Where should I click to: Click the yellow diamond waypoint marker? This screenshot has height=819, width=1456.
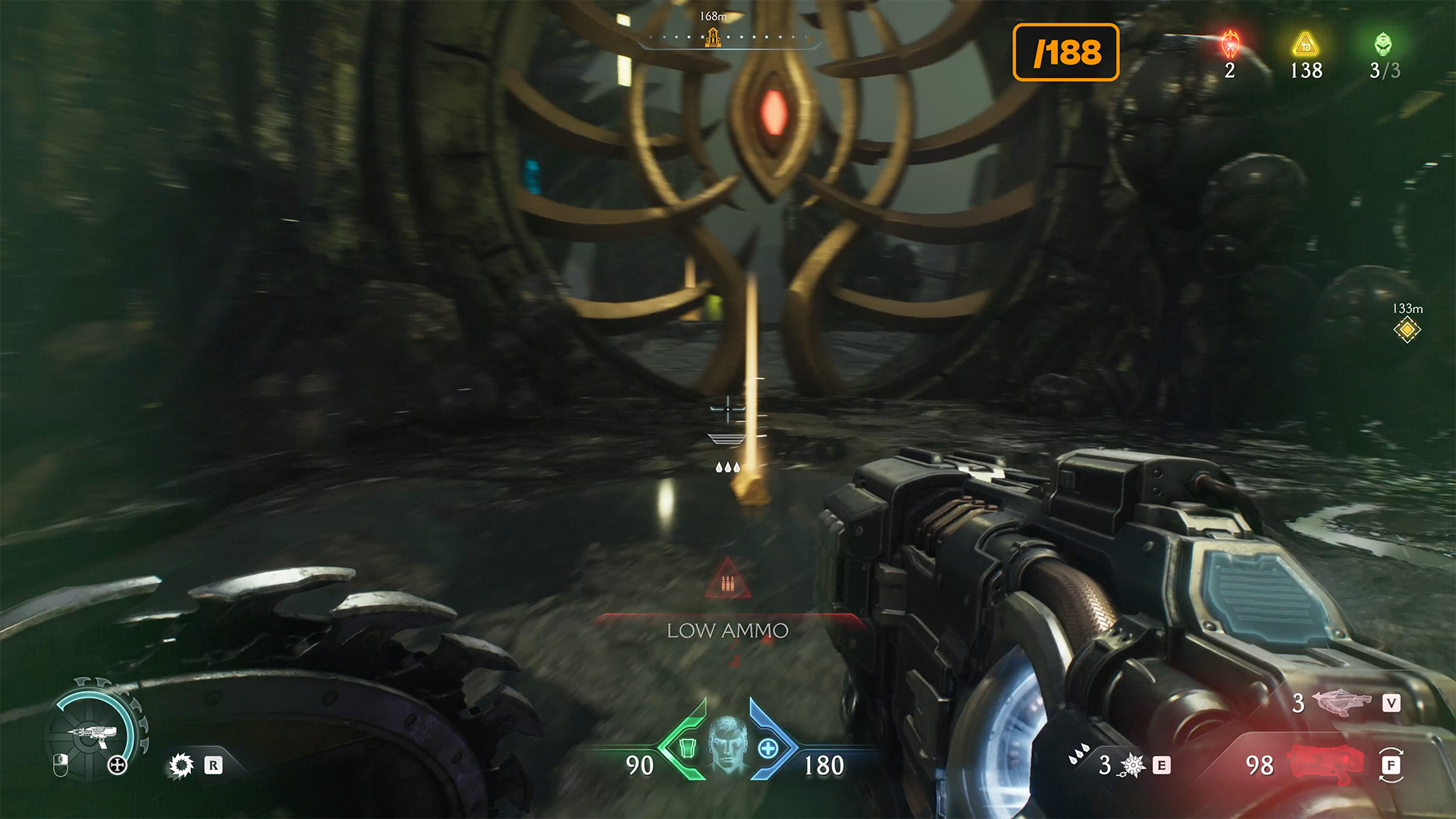click(x=1407, y=330)
